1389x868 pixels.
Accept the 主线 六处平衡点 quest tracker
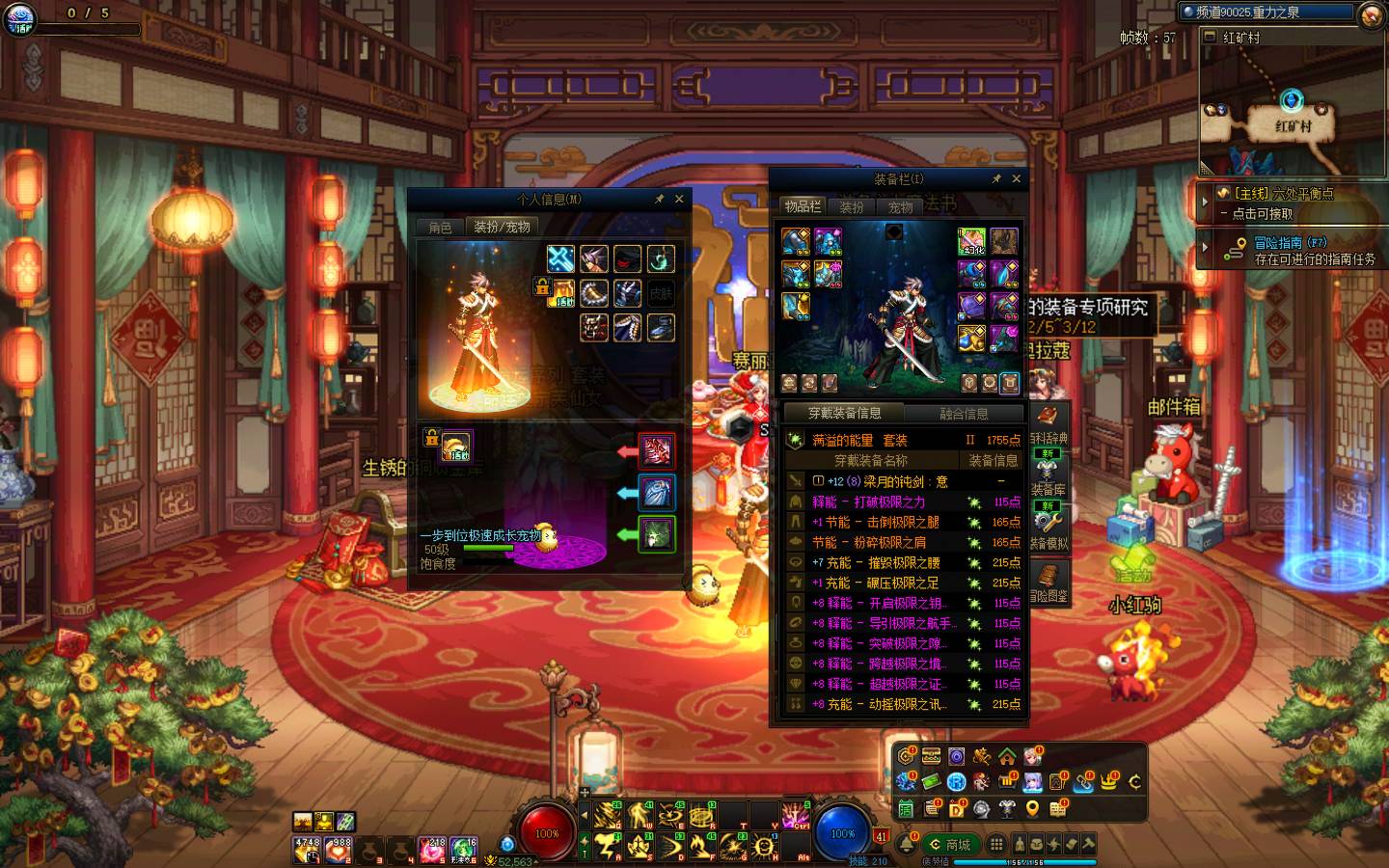click(1293, 203)
